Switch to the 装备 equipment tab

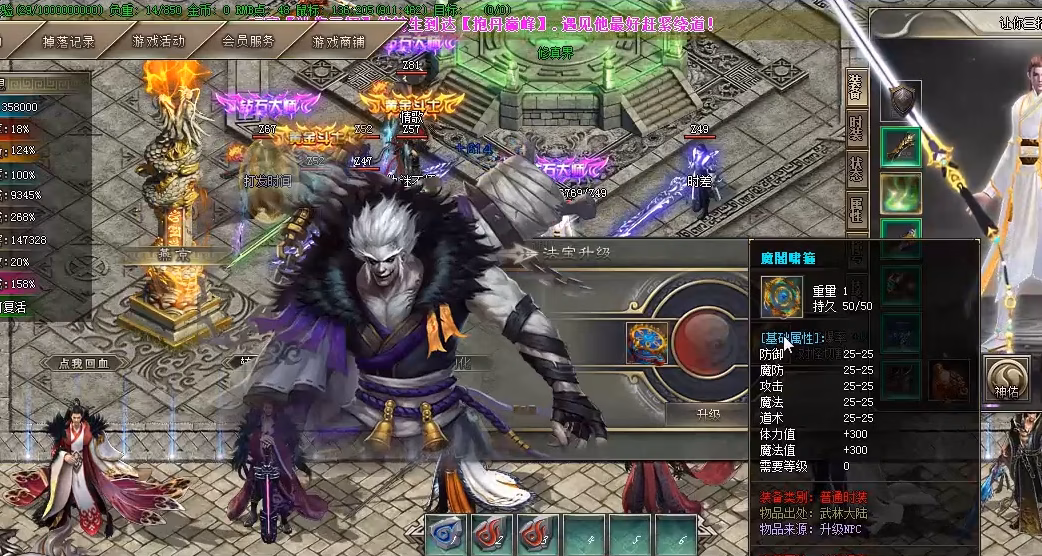(856, 88)
